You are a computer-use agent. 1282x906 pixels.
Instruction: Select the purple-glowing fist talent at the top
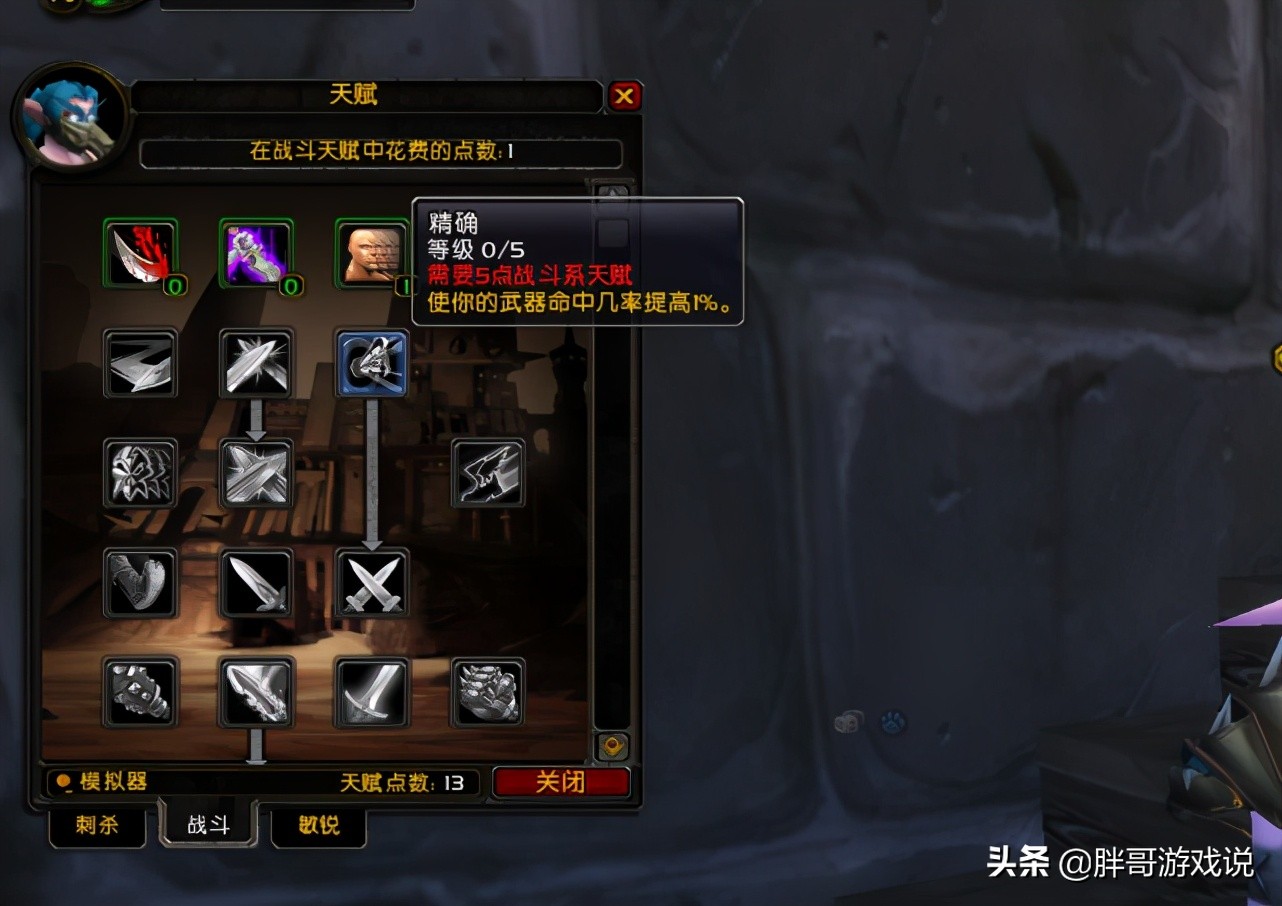[x=255, y=252]
